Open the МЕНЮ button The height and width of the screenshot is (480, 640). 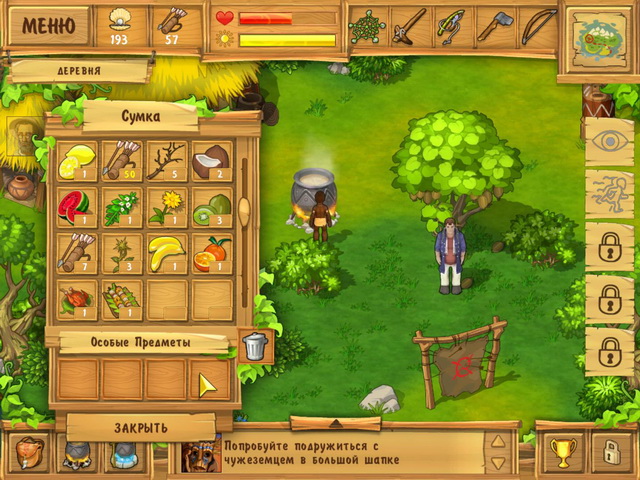pos(48,25)
